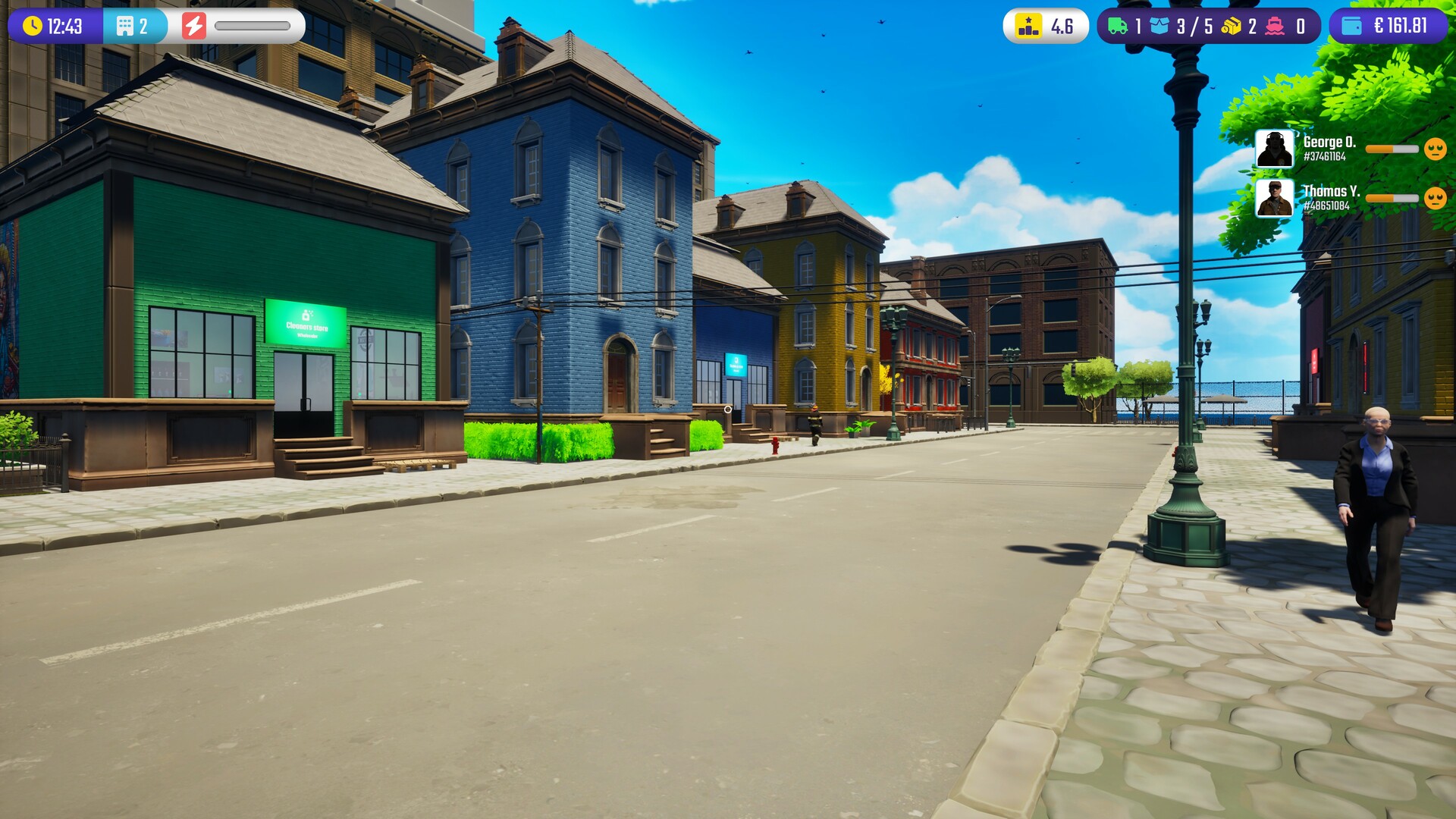
Task: Click the name label George O.
Action: pos(1330,141)
